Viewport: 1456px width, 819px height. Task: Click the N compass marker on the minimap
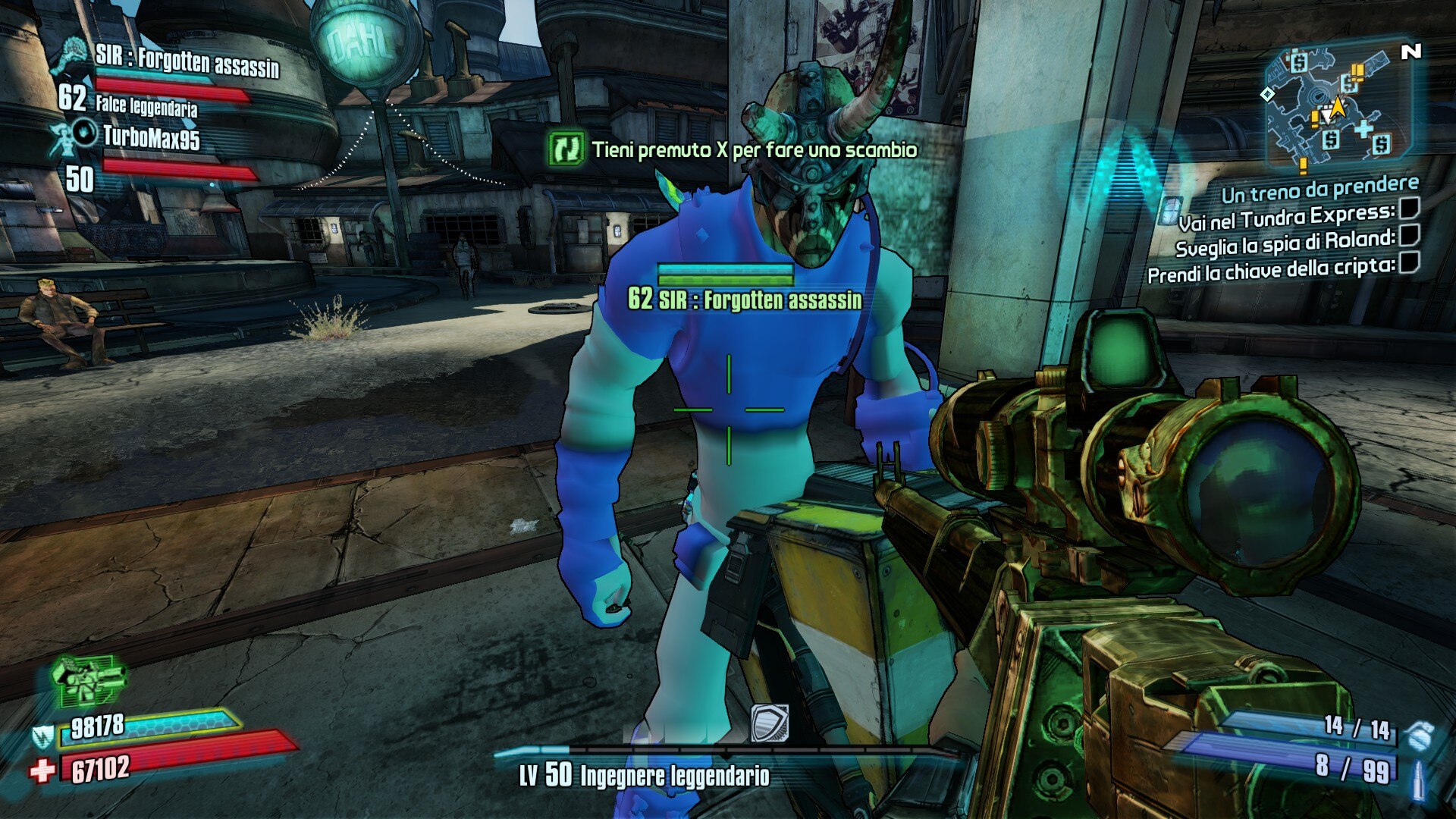[x=1410, y=52]
